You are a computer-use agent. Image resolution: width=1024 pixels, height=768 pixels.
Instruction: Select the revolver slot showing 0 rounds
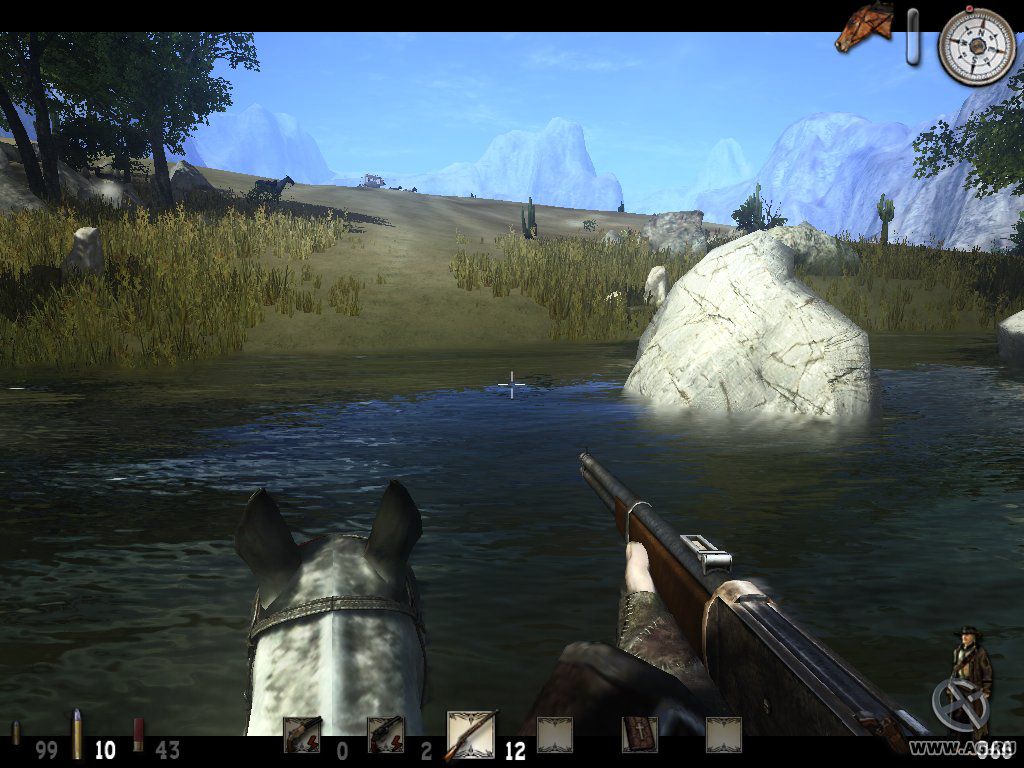(302, 735)
